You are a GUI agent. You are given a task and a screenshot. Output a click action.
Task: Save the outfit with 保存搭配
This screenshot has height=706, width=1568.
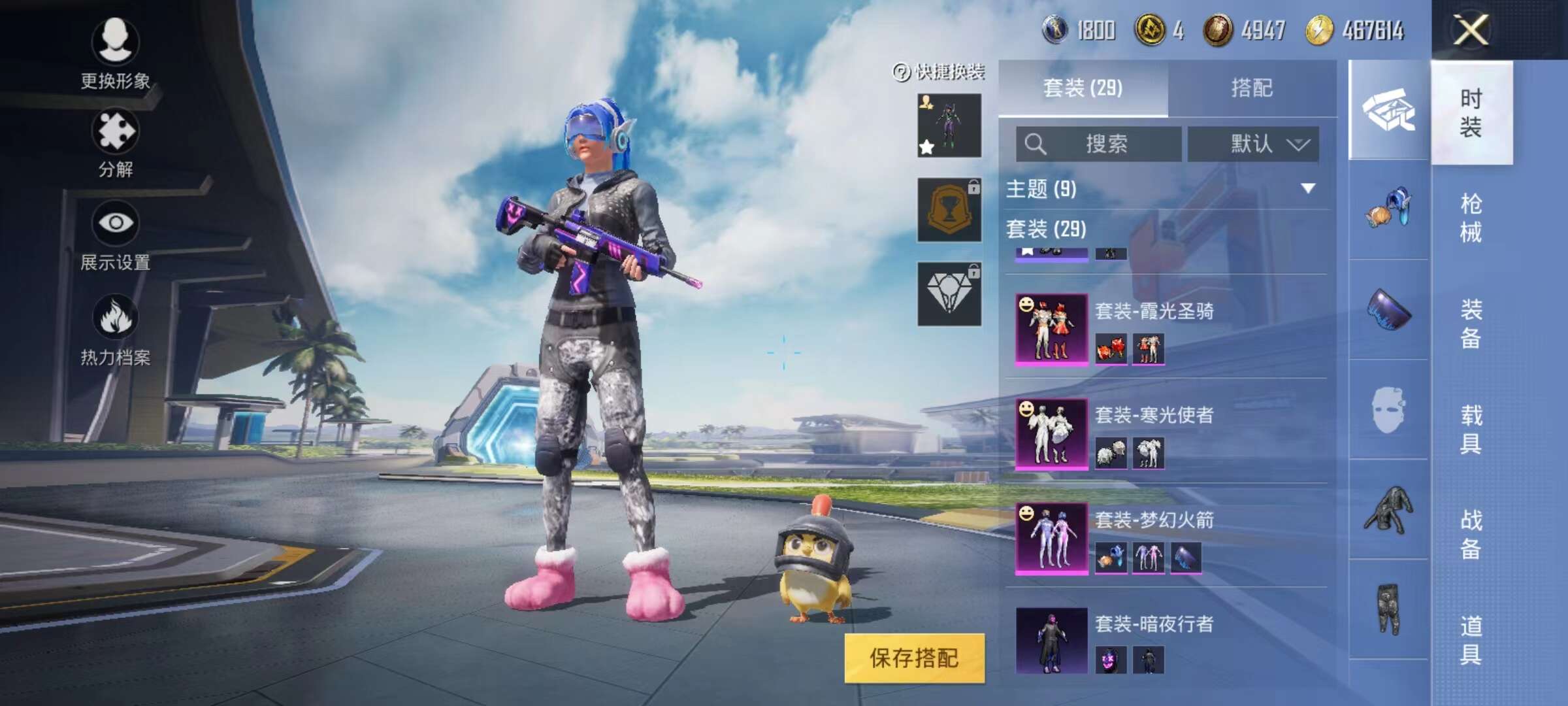click(914, 658)
